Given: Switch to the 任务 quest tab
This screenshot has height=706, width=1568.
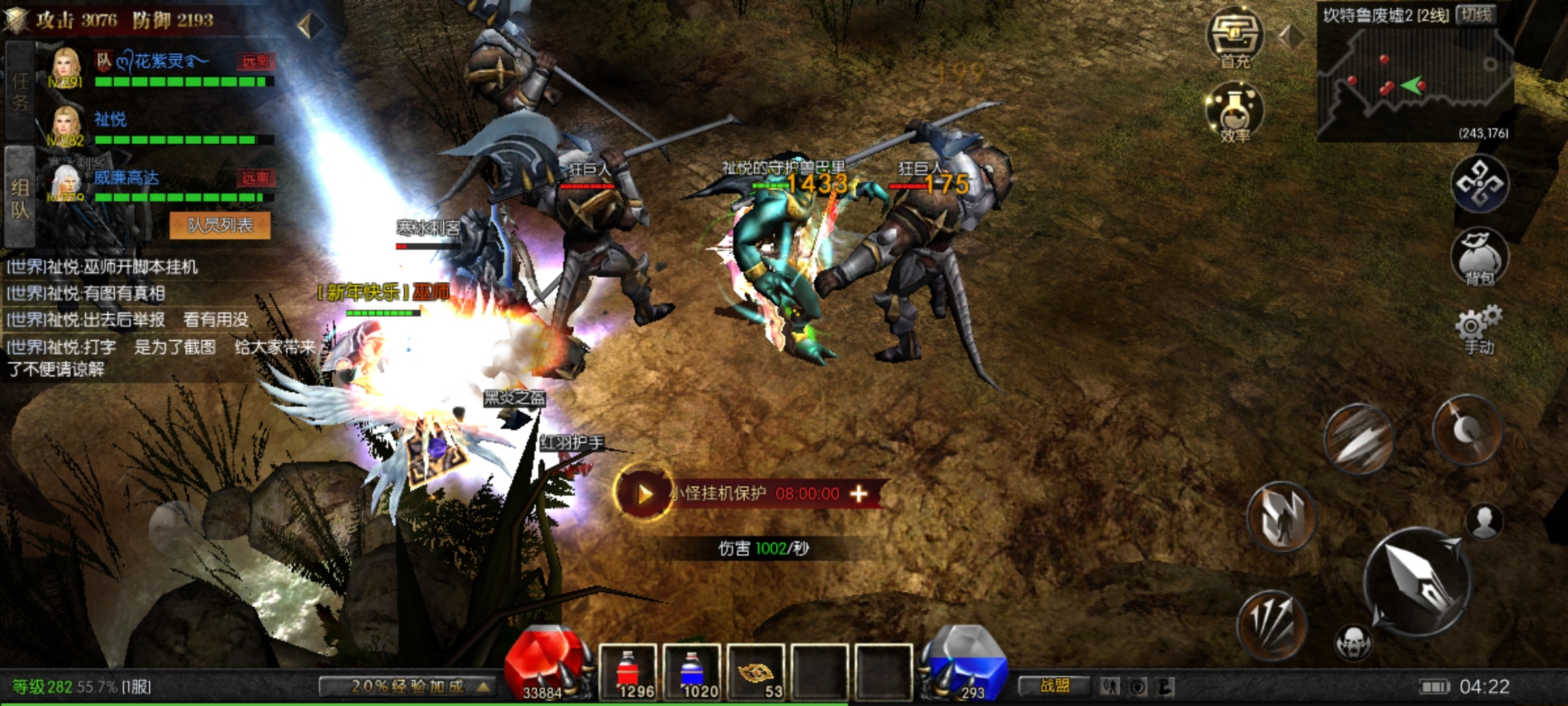Looking at the screenshot, I should 20,92.
